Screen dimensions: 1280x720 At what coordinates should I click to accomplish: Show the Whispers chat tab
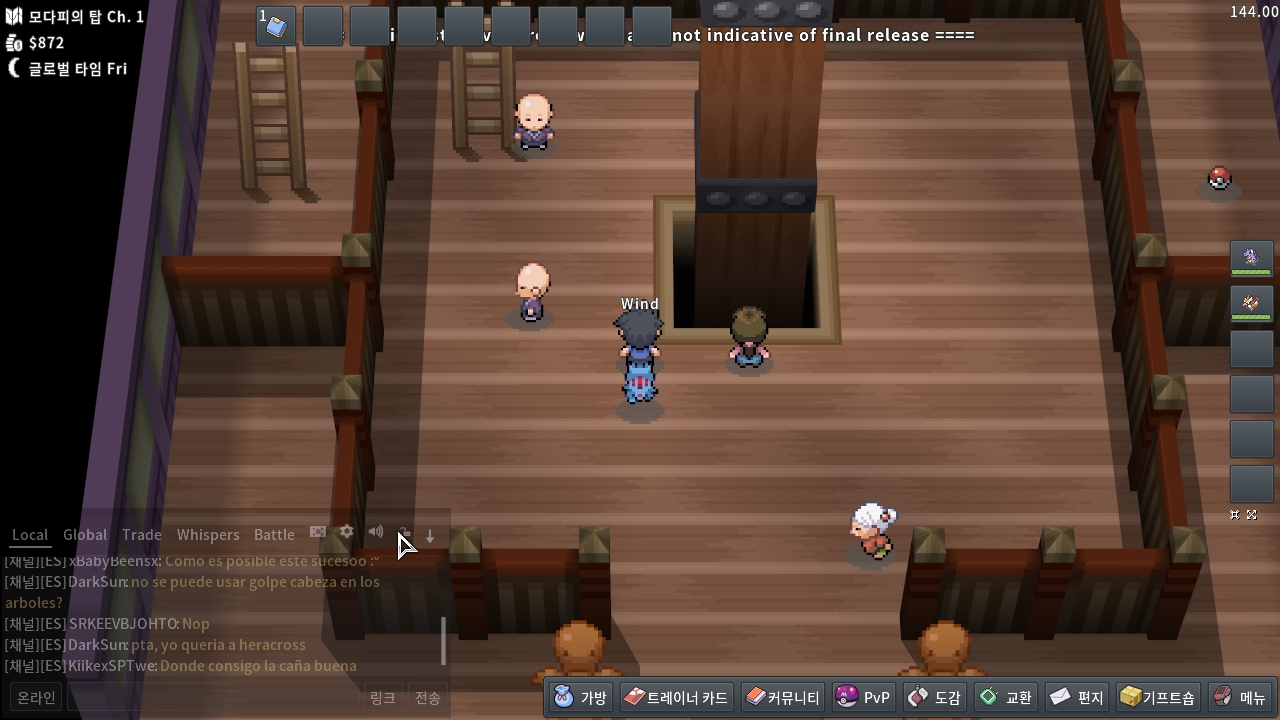pyautogui.click(x=208, y=535)
